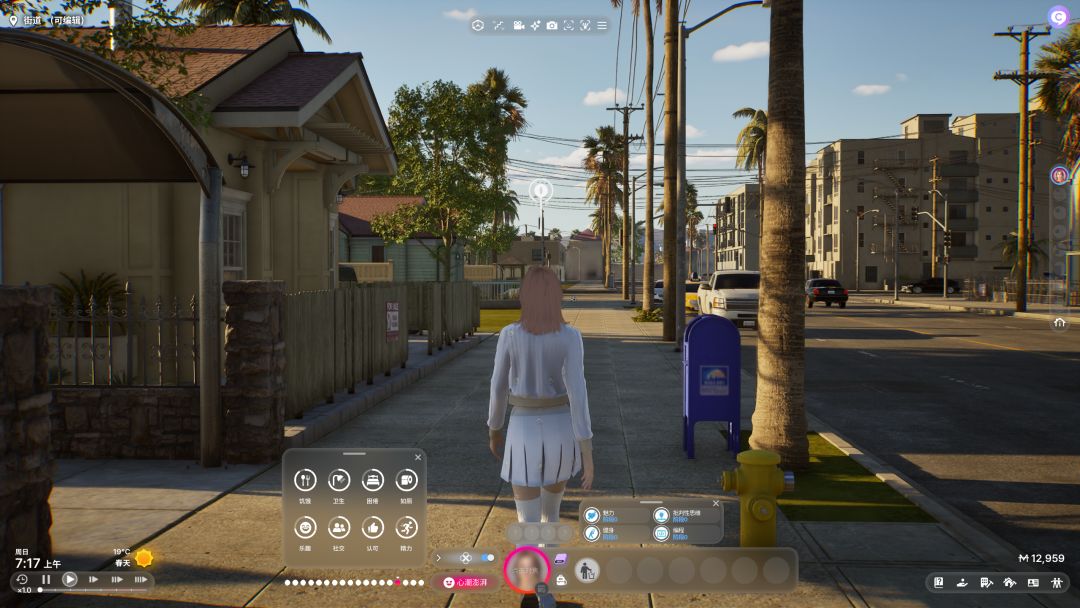1080x608 pixels.
Task: Open the camera photo mode icon
Action: tap(552, 25)
